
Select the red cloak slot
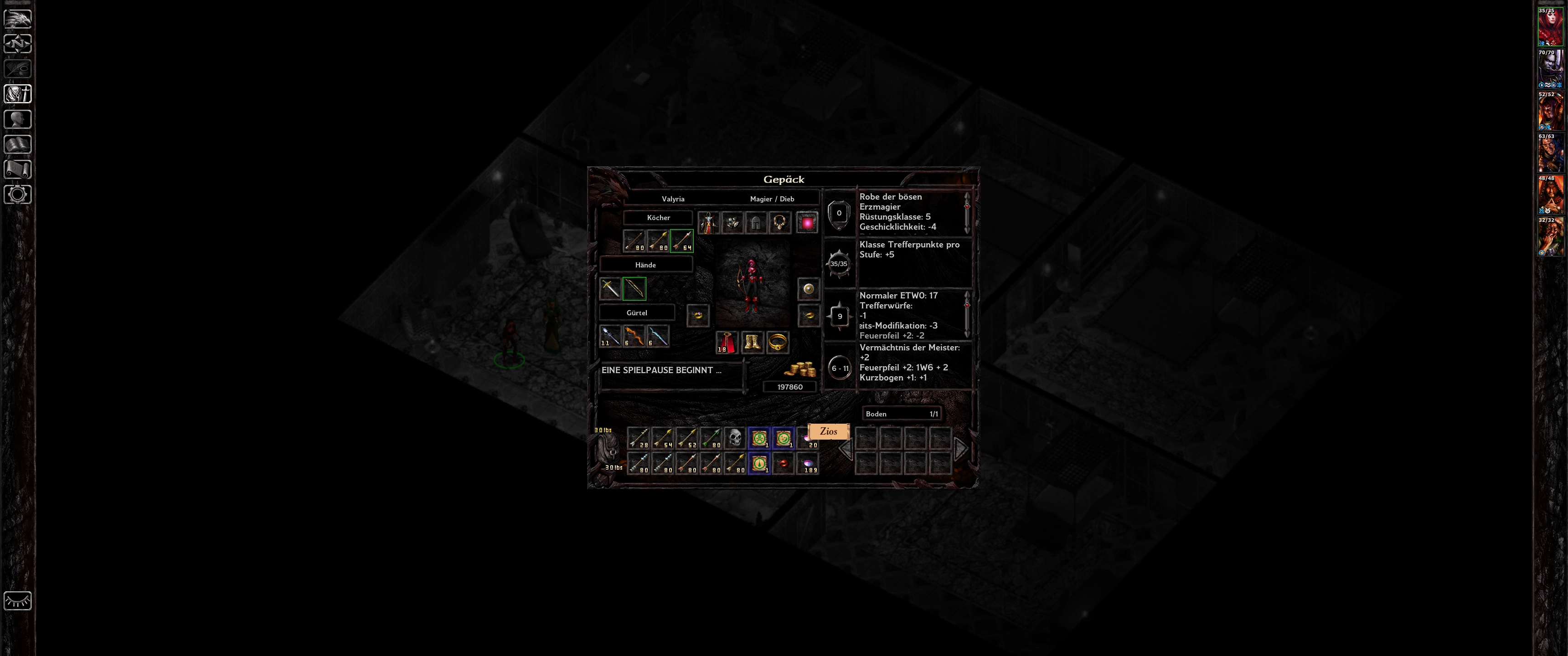[x=726, y=343]
